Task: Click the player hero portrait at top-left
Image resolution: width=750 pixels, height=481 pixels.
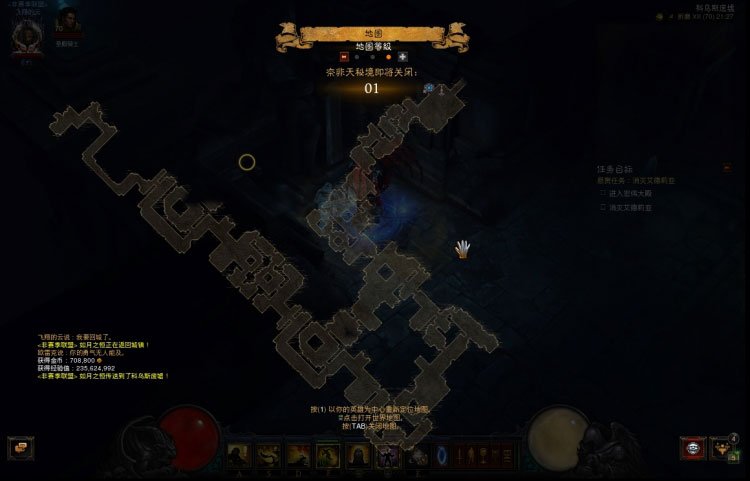Action: [x=25, y=33]
